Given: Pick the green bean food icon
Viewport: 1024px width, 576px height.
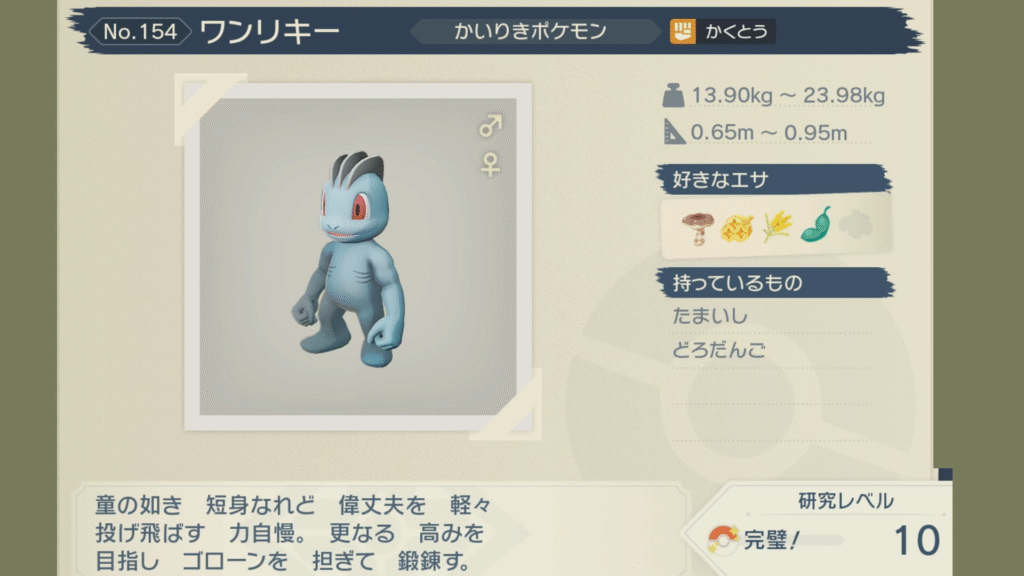Looking at the screenshot, I should [x=816, y=225].
